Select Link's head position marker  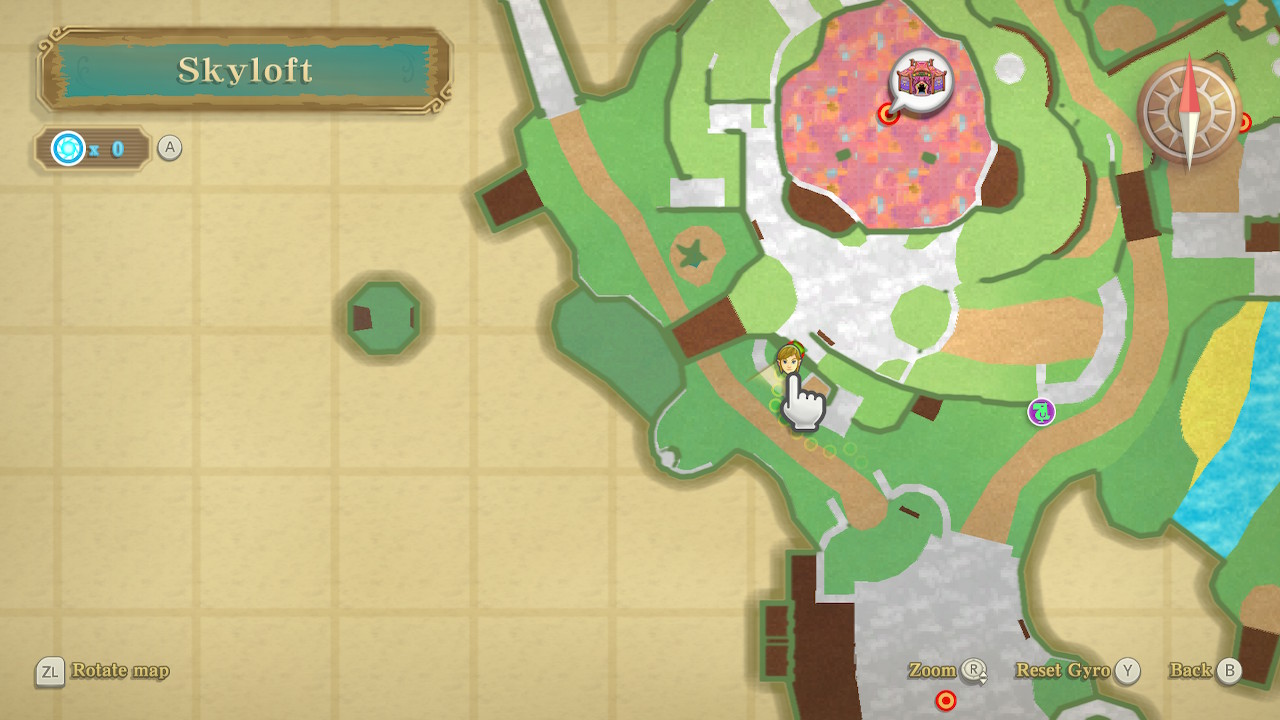789,359
